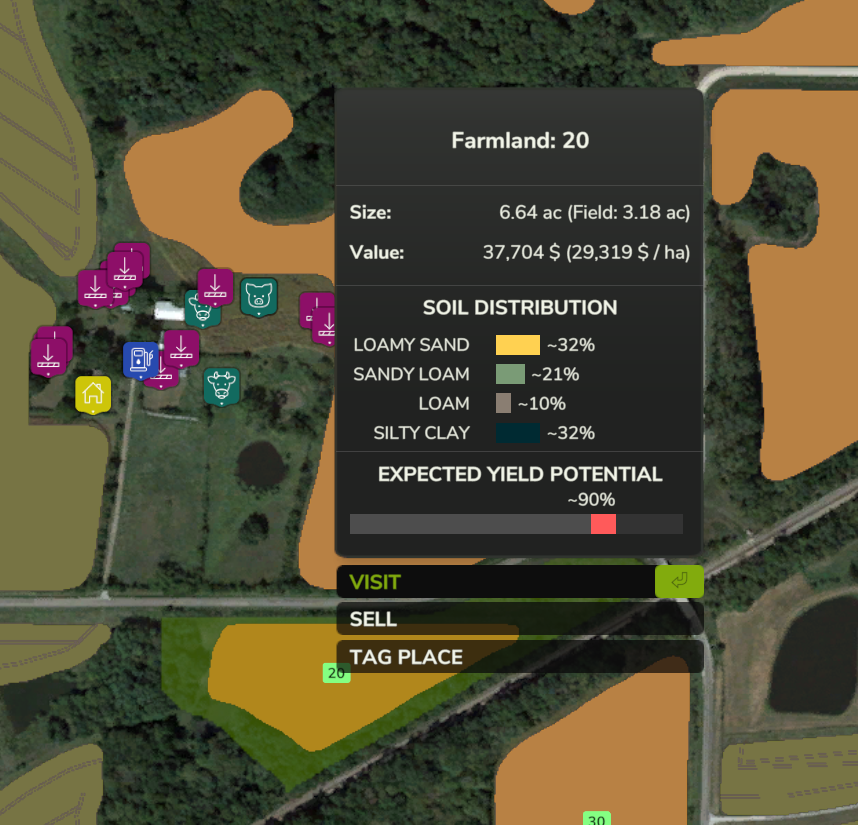858x825 pixels.
Task: Select the yellow house map marker
Action: coord(93,393)
